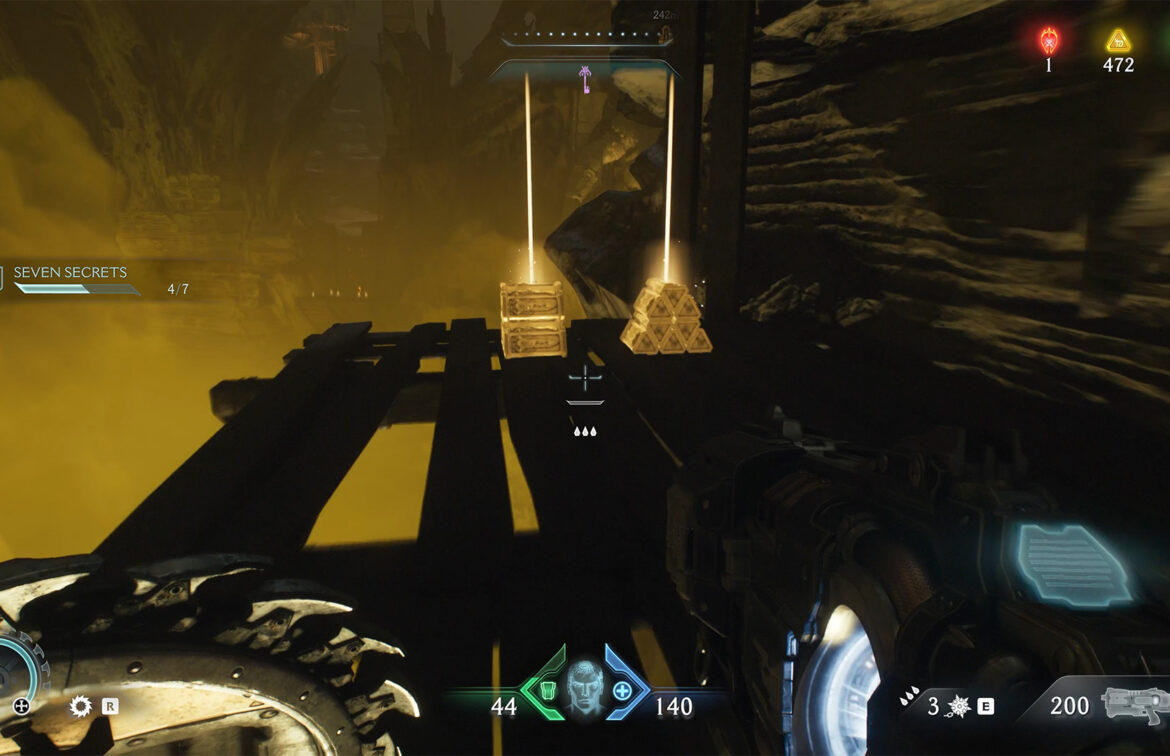Select the blue health cross icon
The width and height of the screenshot is (1170, 756).
tap(622, 690)
